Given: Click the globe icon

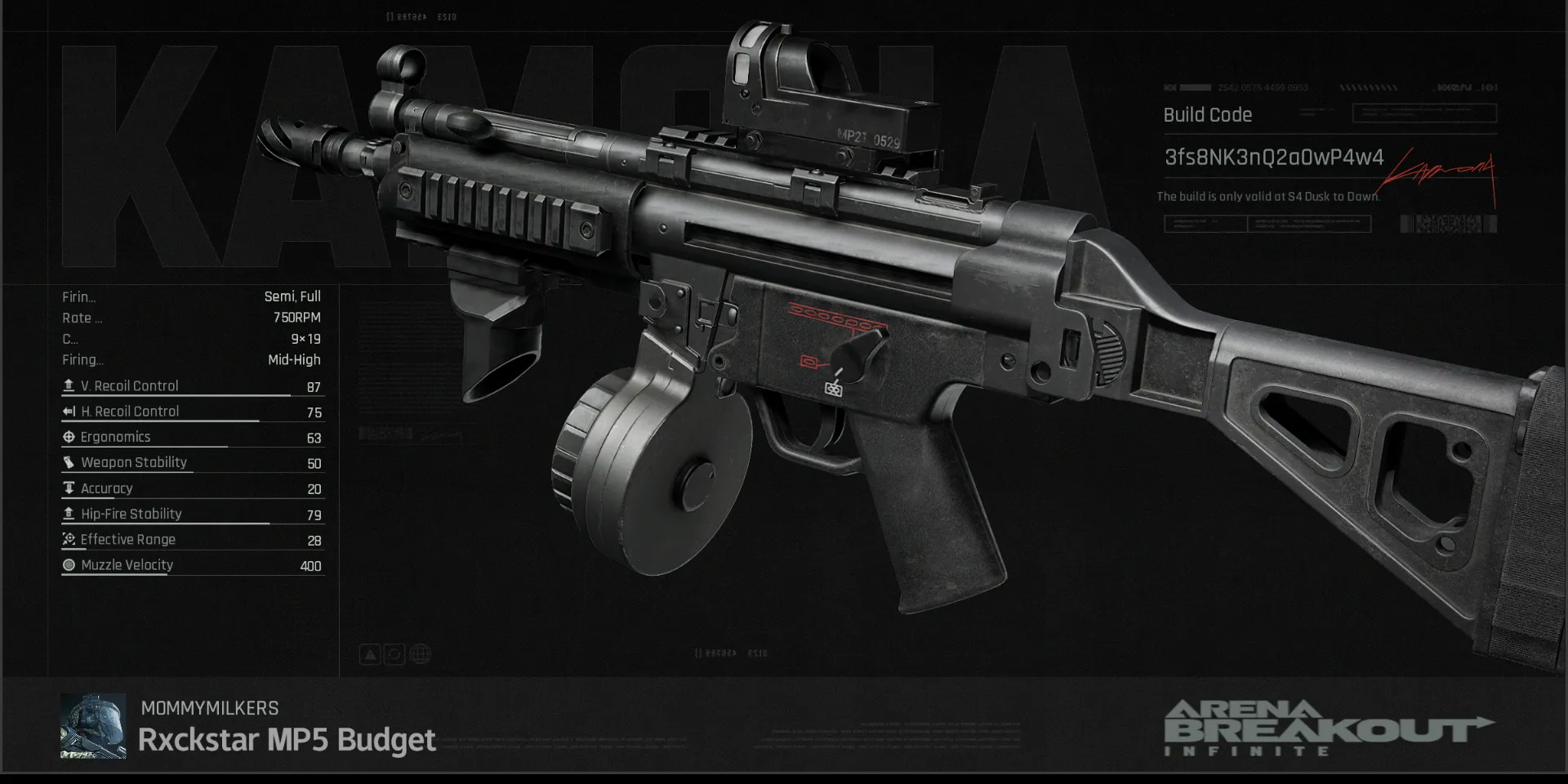Looking at the screenshot, I should pos(421,654).
